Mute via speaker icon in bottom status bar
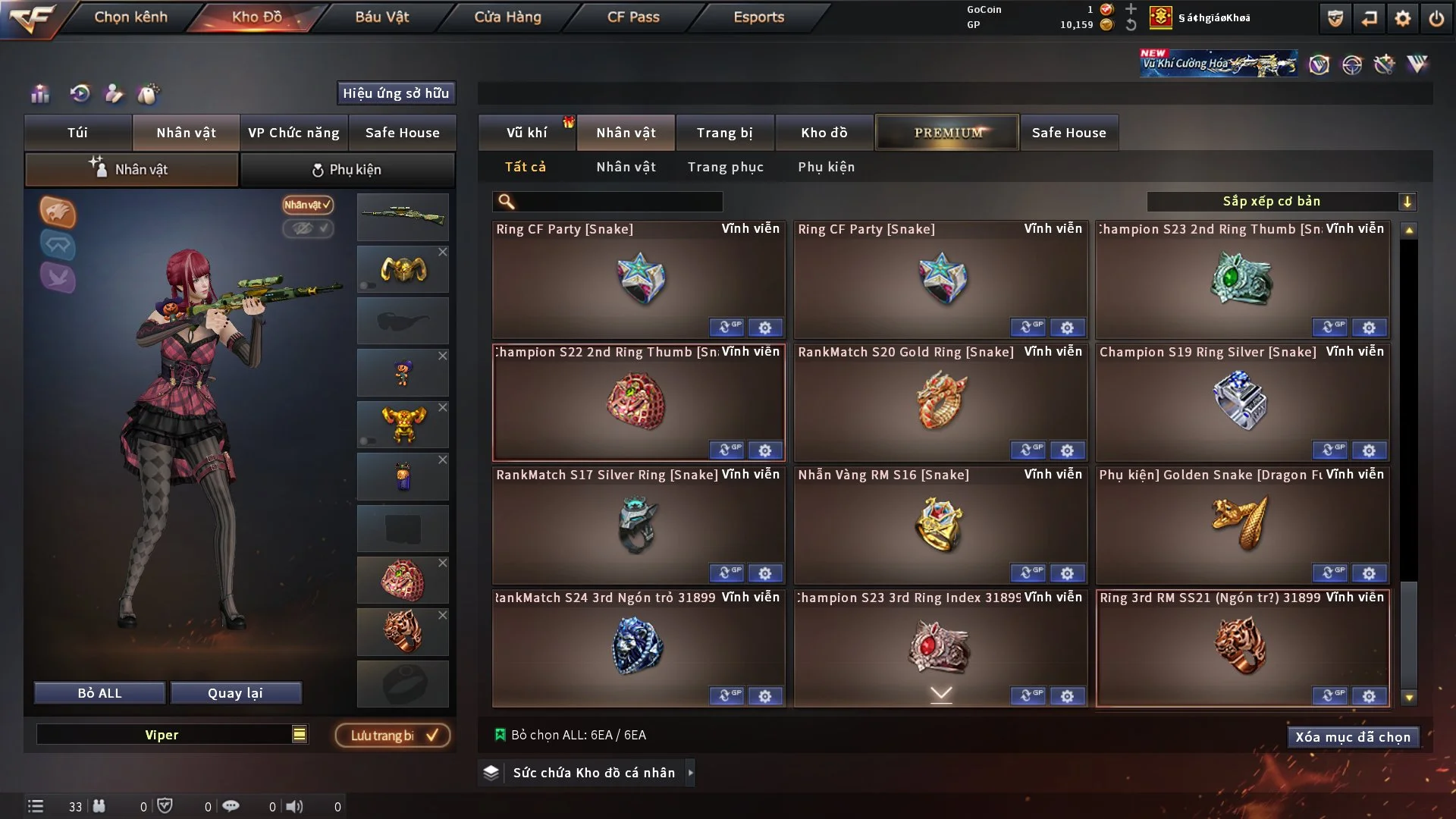 [x=295, y=806]
